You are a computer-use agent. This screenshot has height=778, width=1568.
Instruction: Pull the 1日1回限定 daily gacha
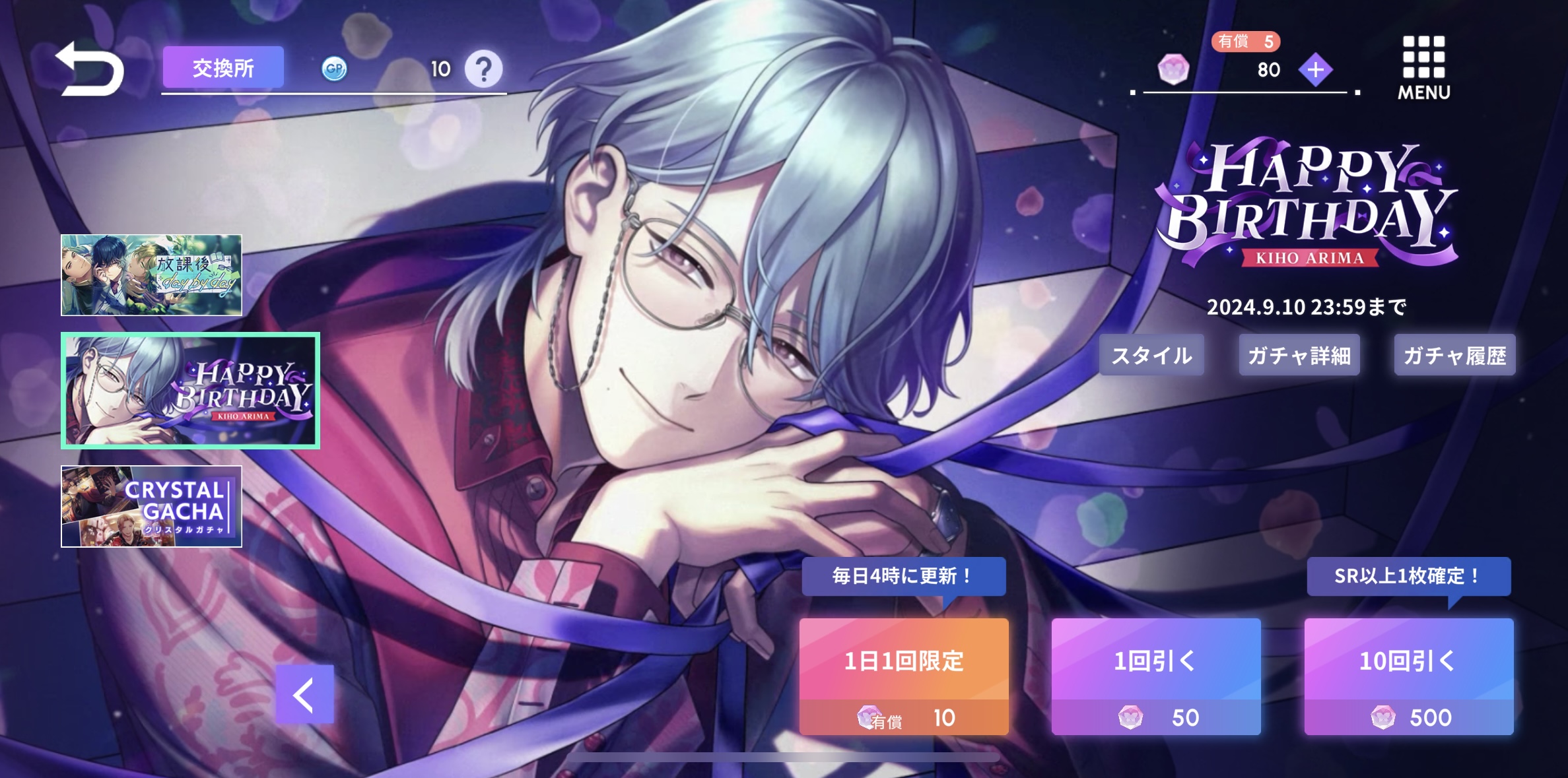[904, 676]
